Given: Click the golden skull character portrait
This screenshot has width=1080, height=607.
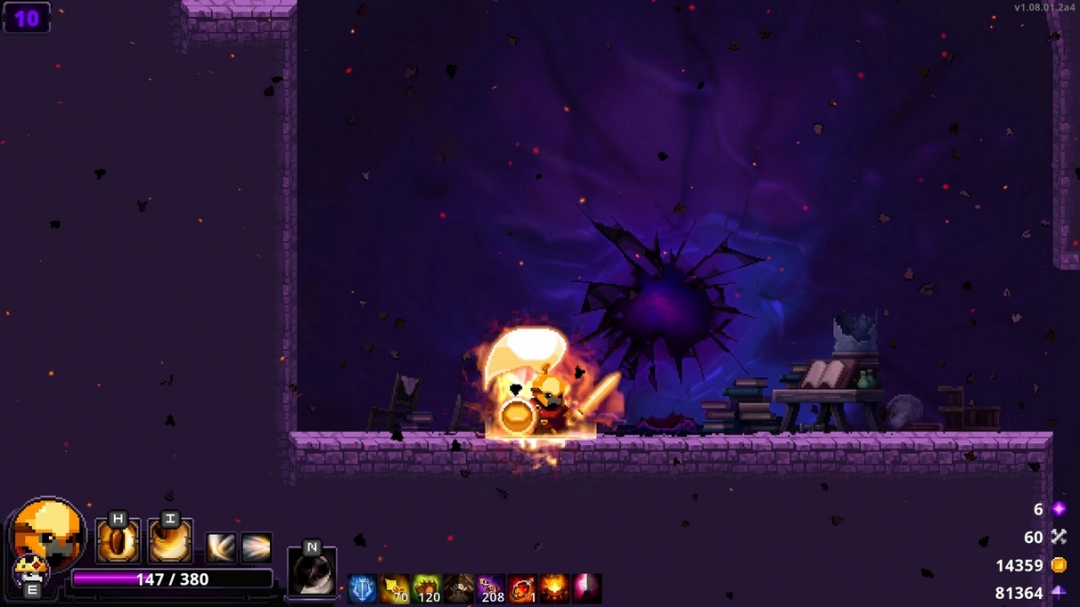Looking at the screenshot, I should pyautogui.click(x=47, y=532).
